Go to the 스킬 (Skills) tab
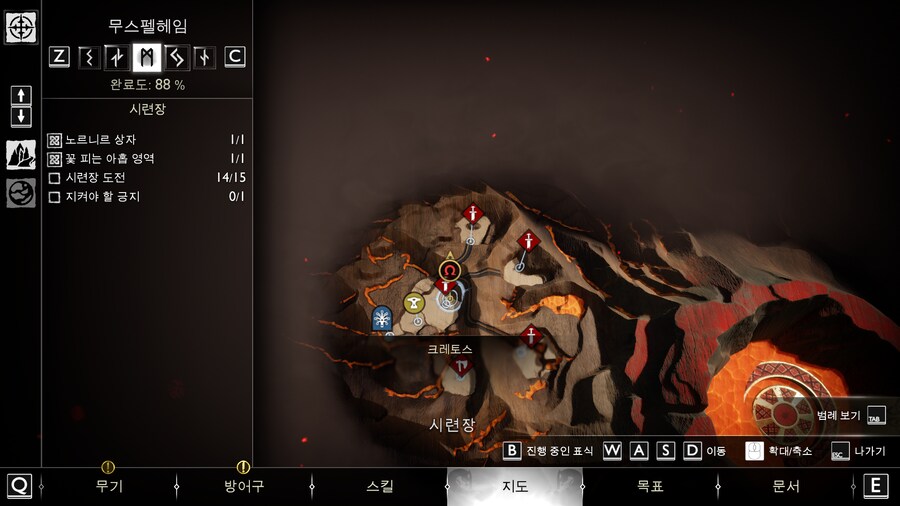Viewport: 900px width, 506px height. tap(380, 486)
